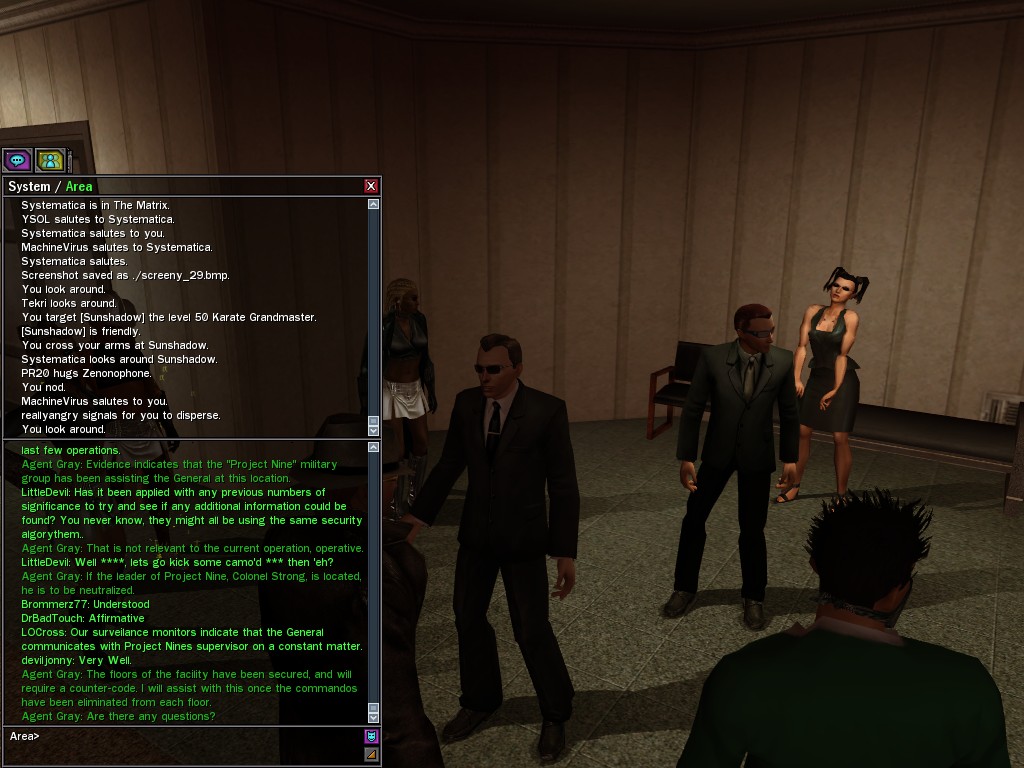Image resolution: width=1024 pixels, height=768 pixels.
Task: Click the orange resize corner of chat
Action: click(x=371, y=754)
